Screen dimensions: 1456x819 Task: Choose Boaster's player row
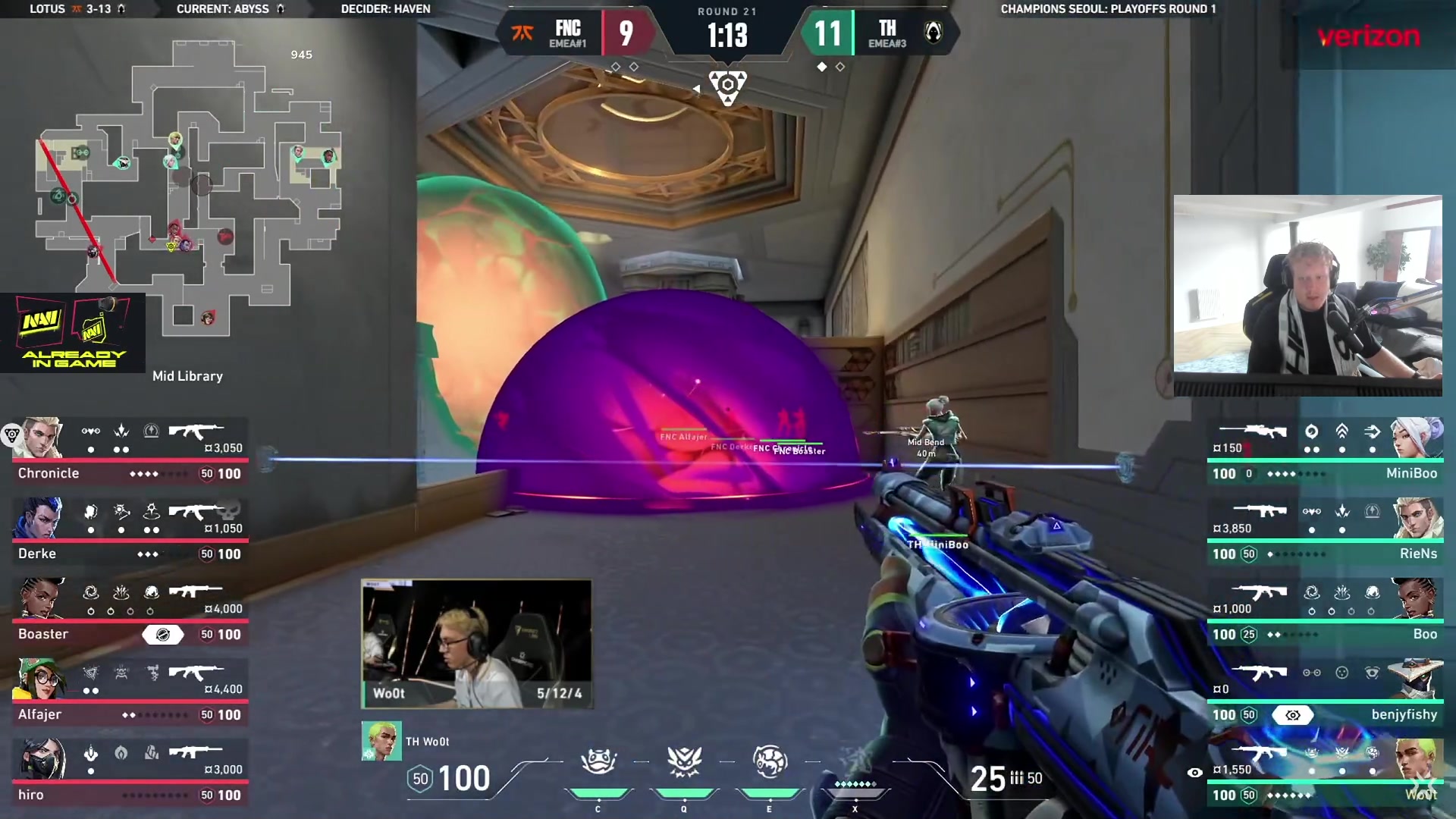[129, 611]
